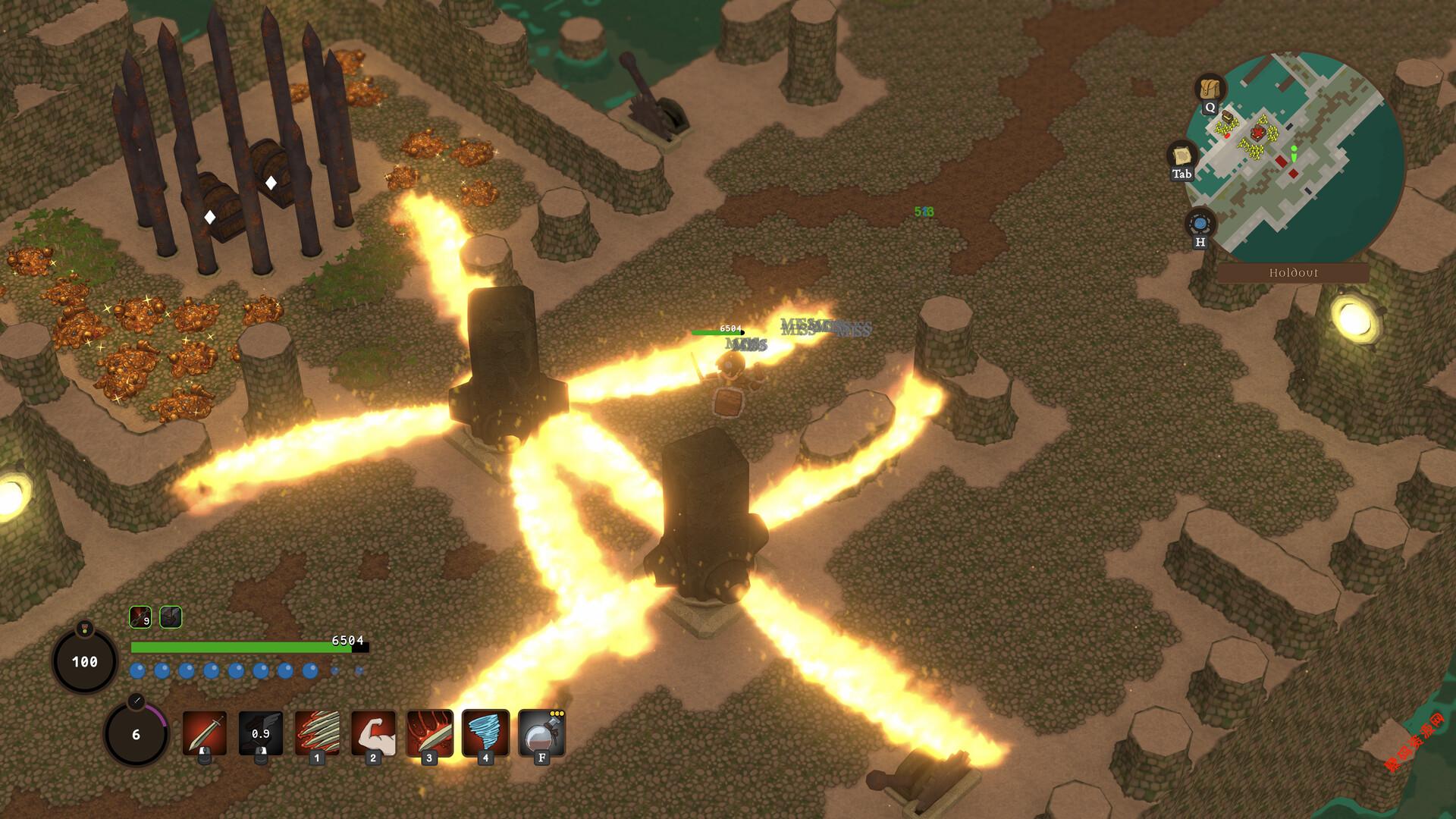Image resolution: width=1456 pixels, height=819 pixels.
Task: Open the parchment map icon
Action: [x=1181, y=155]
